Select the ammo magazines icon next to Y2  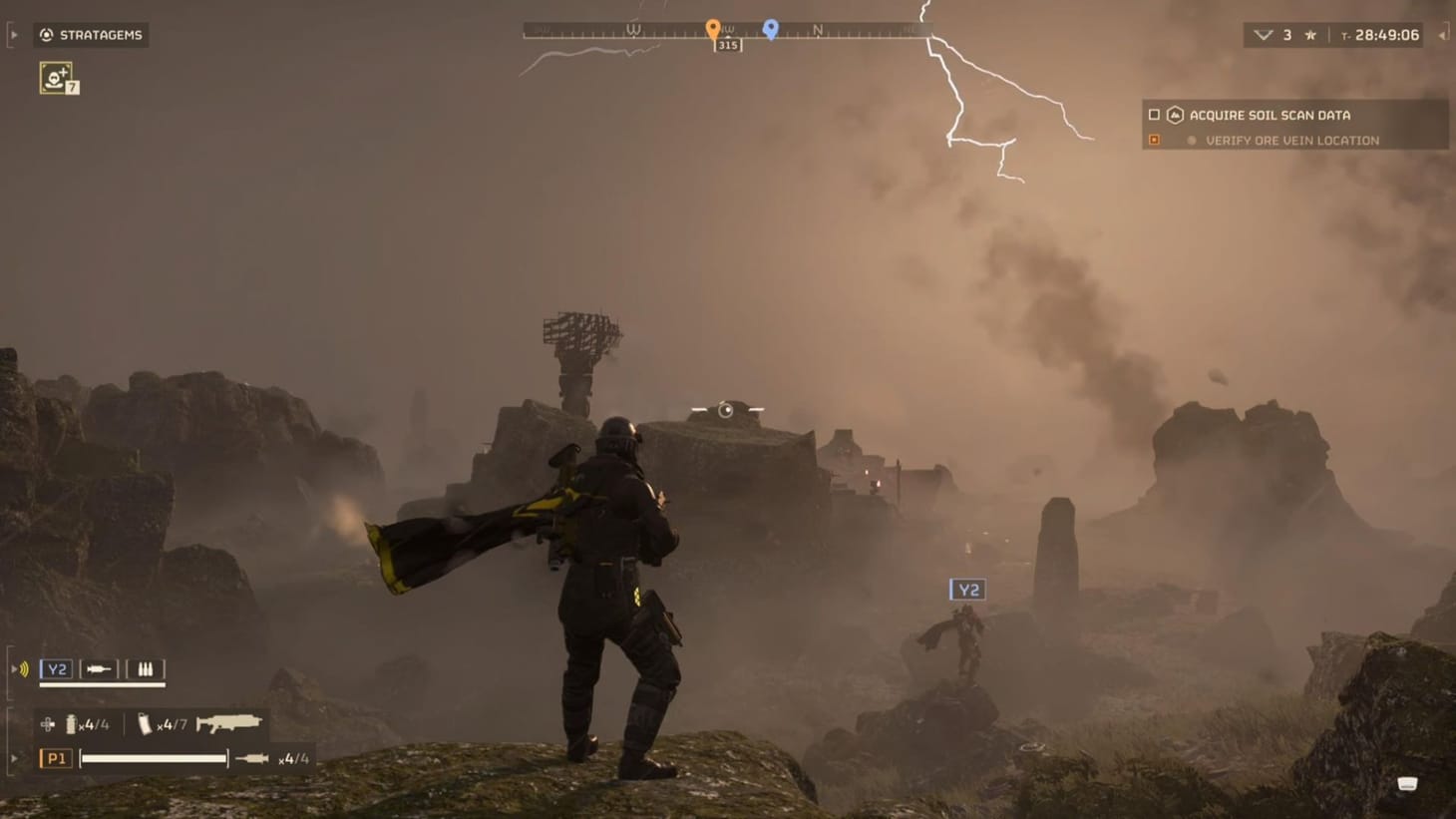(x=146, y=668)
